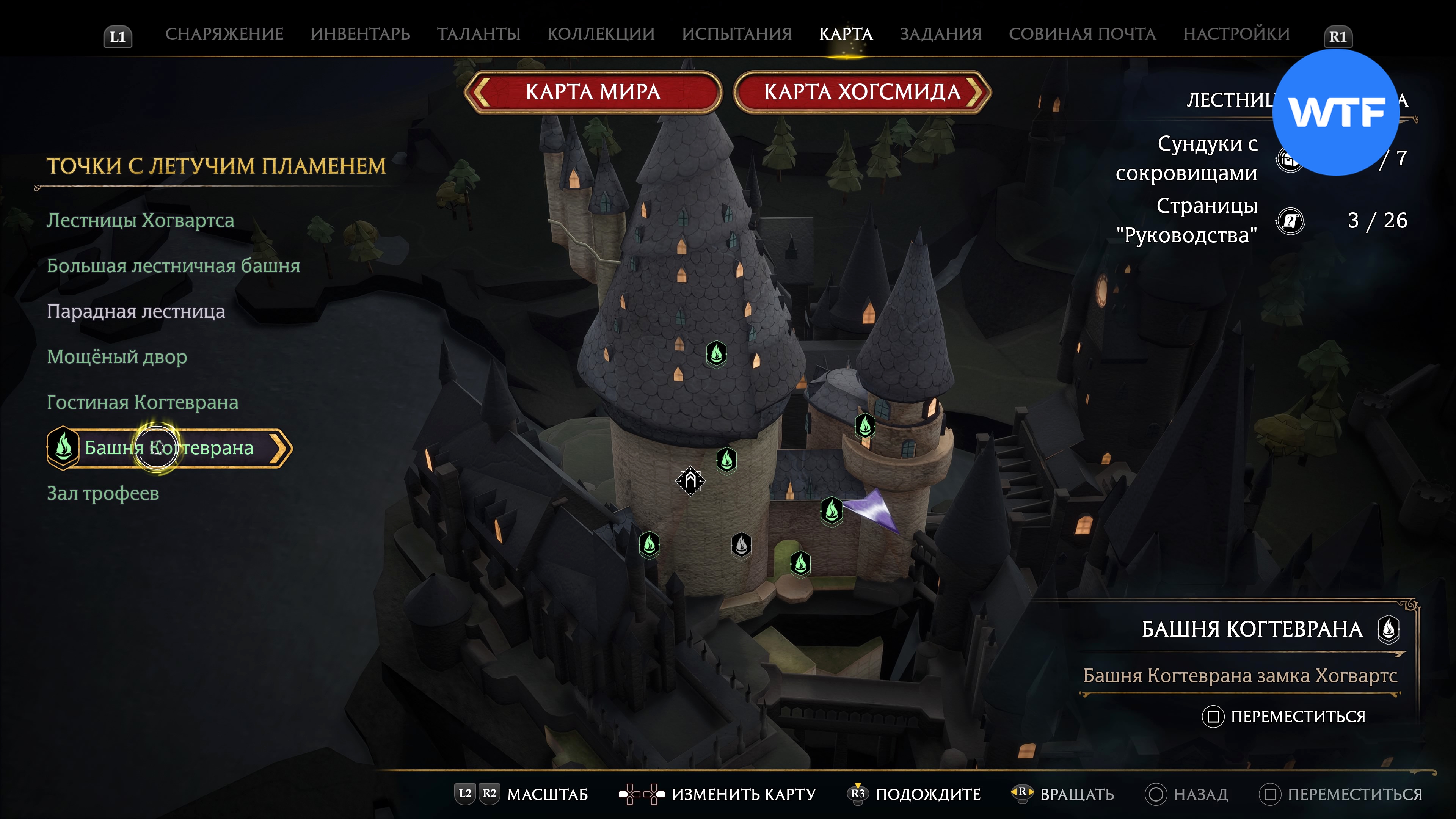1456x819 pixels.
Task: Switch to the Настройки tab
Action: click(1236, 34)
